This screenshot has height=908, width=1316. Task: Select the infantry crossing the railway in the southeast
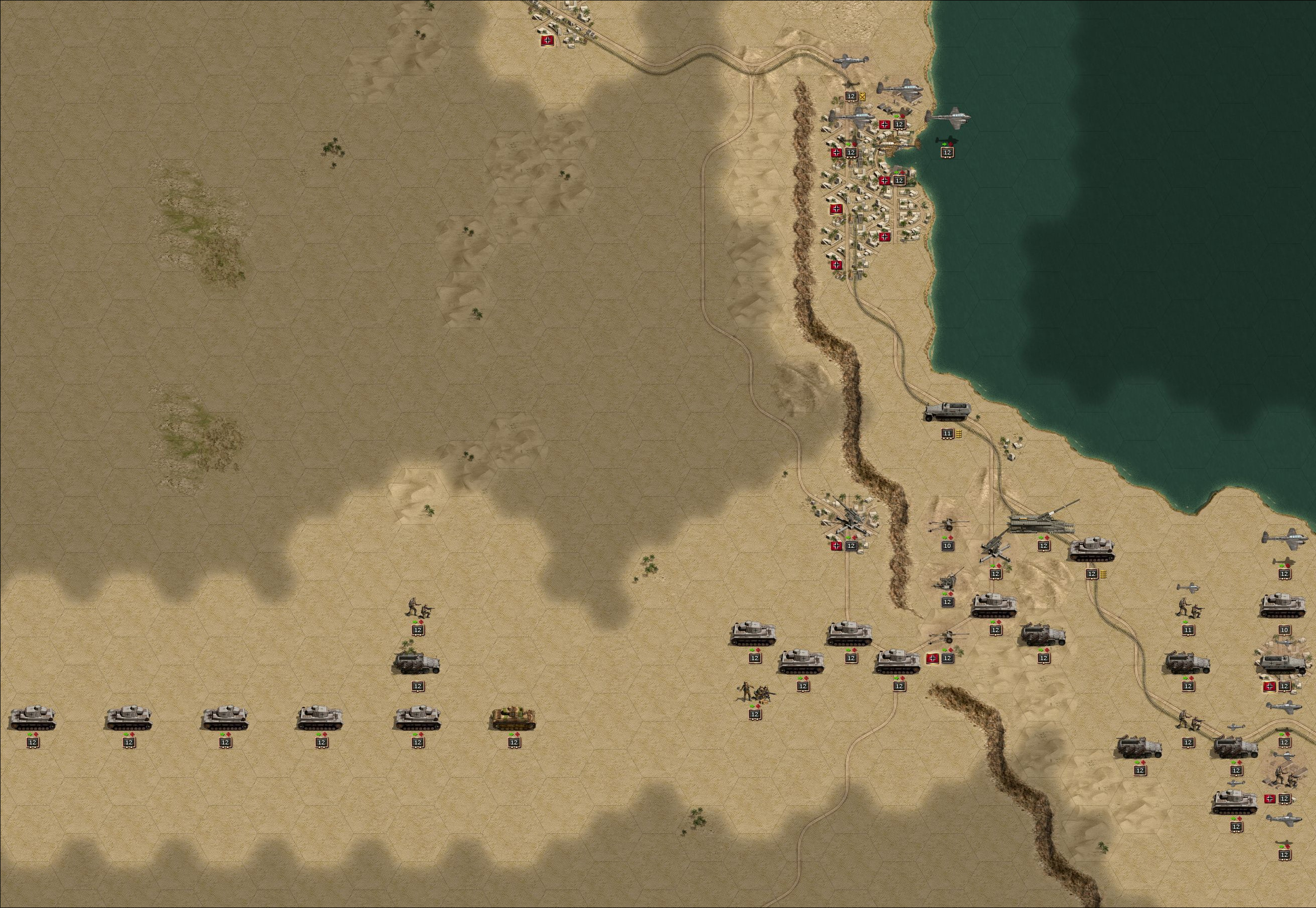click(x=1189, y=721)
